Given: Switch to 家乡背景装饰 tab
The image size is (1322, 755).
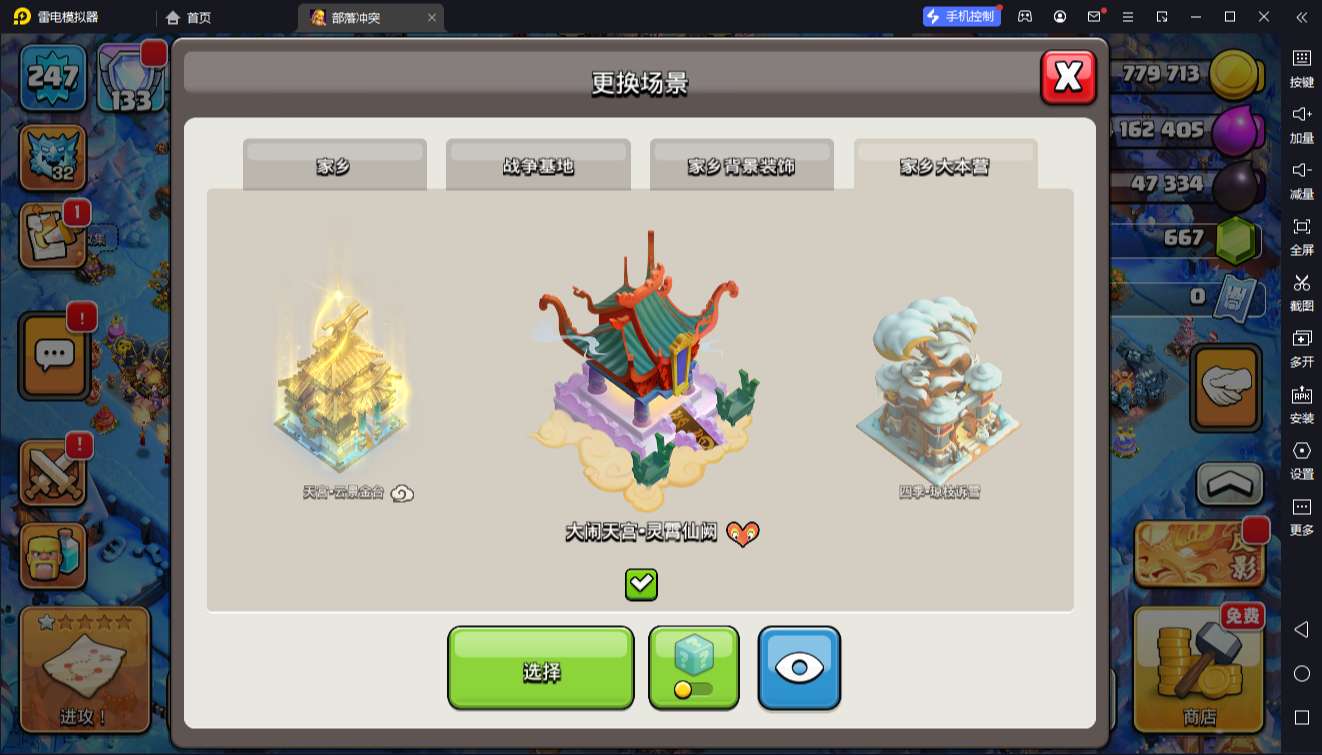Looking at the screenshot, I should point(741,165).
